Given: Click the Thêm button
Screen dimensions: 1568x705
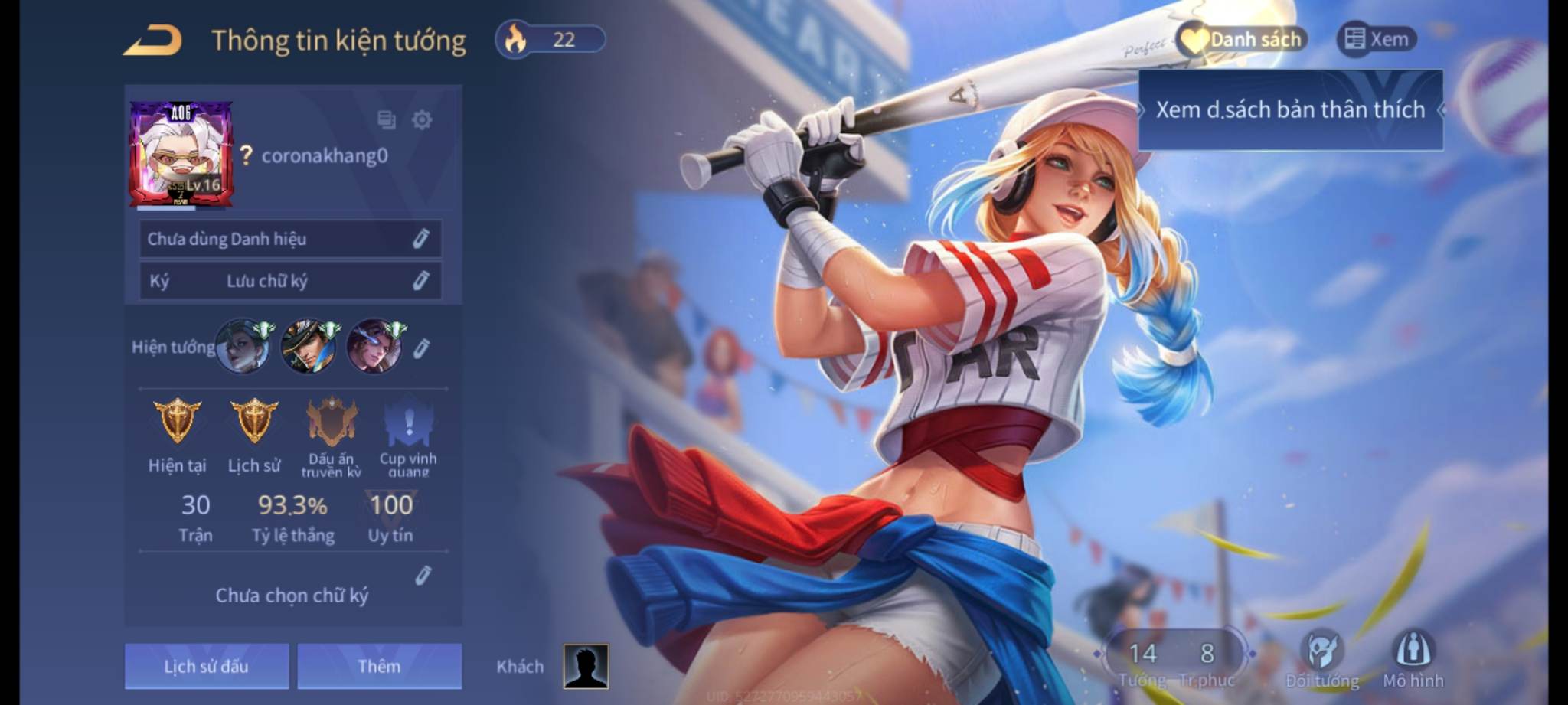Looking at the screenshot, I should pos(379,666).
